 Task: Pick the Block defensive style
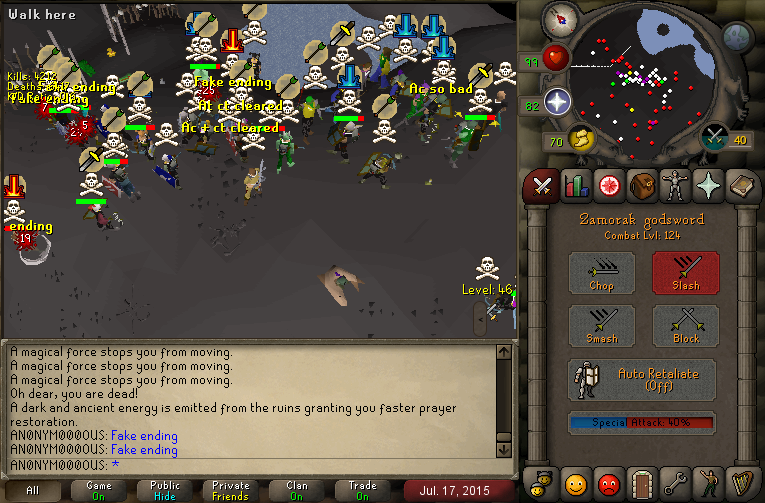[685, 326]
